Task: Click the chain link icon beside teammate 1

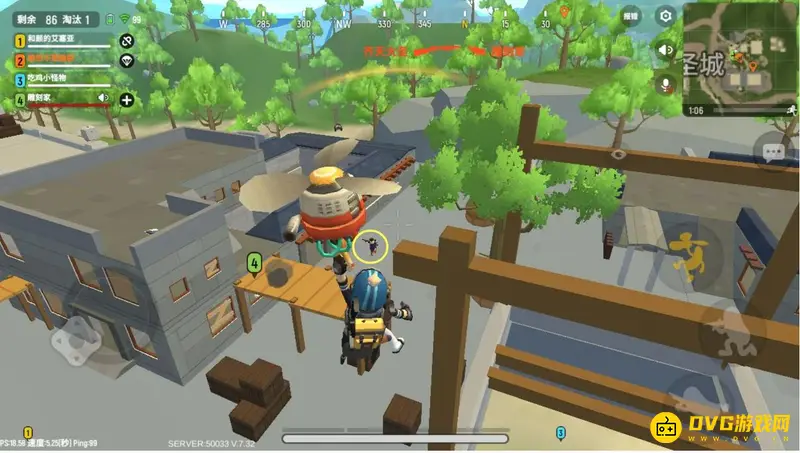Action: coord(127,41)
